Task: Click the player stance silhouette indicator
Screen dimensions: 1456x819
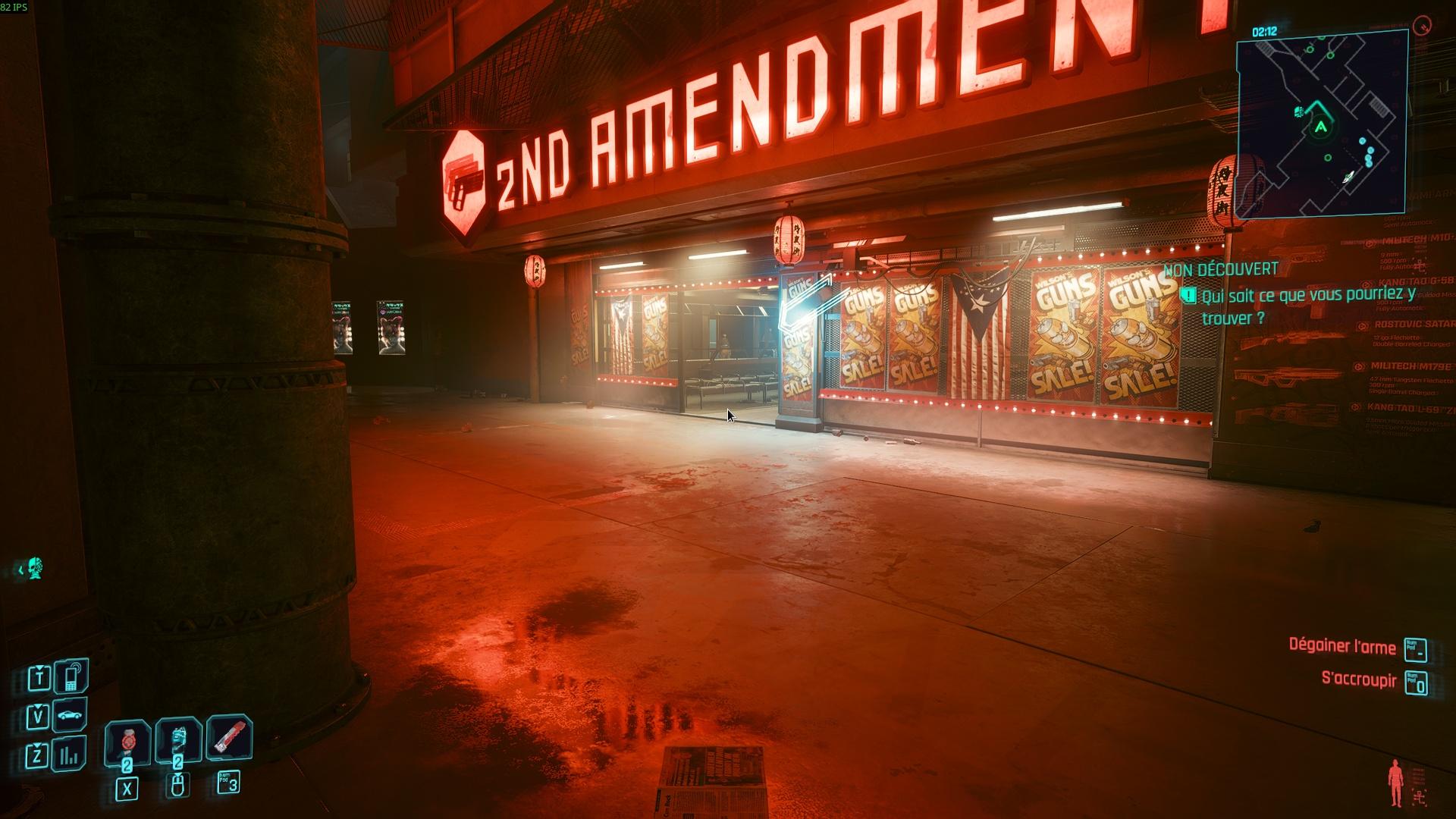Action: [x=1395, y=783]
